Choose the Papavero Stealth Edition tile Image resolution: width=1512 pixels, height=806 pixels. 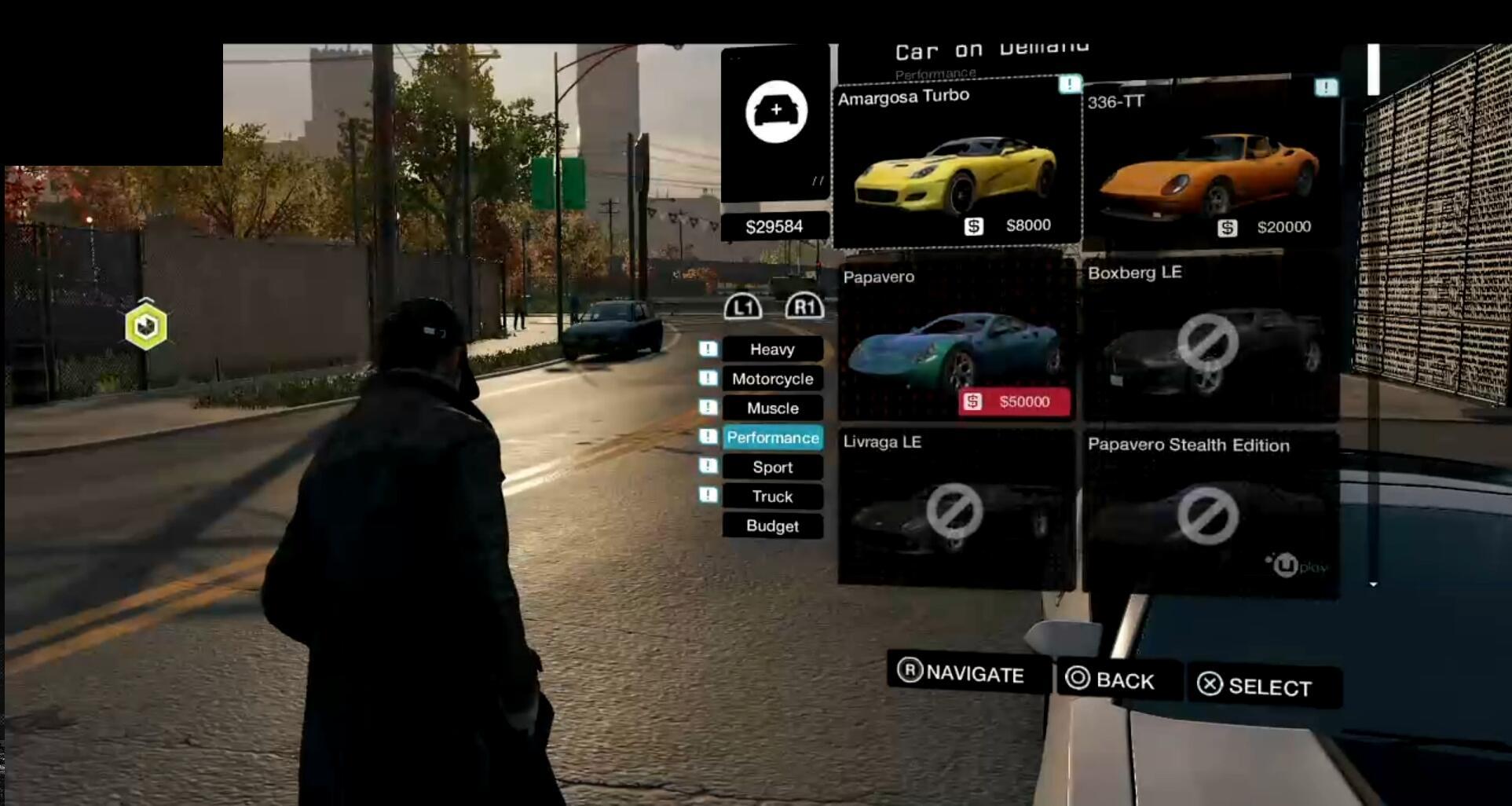tap(1210, 515)
